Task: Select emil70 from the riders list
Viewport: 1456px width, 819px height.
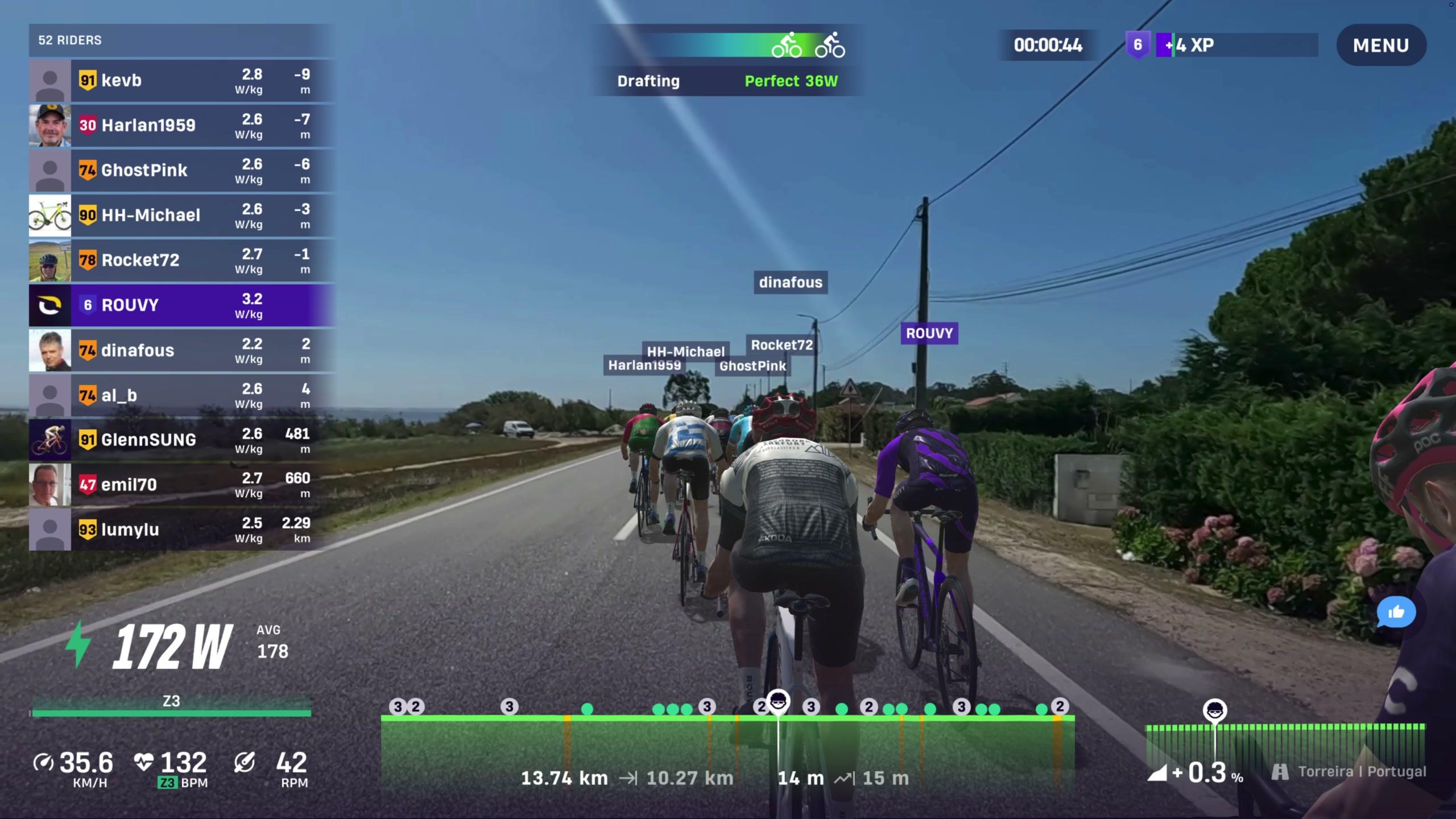Action: (x=182, y=485)
